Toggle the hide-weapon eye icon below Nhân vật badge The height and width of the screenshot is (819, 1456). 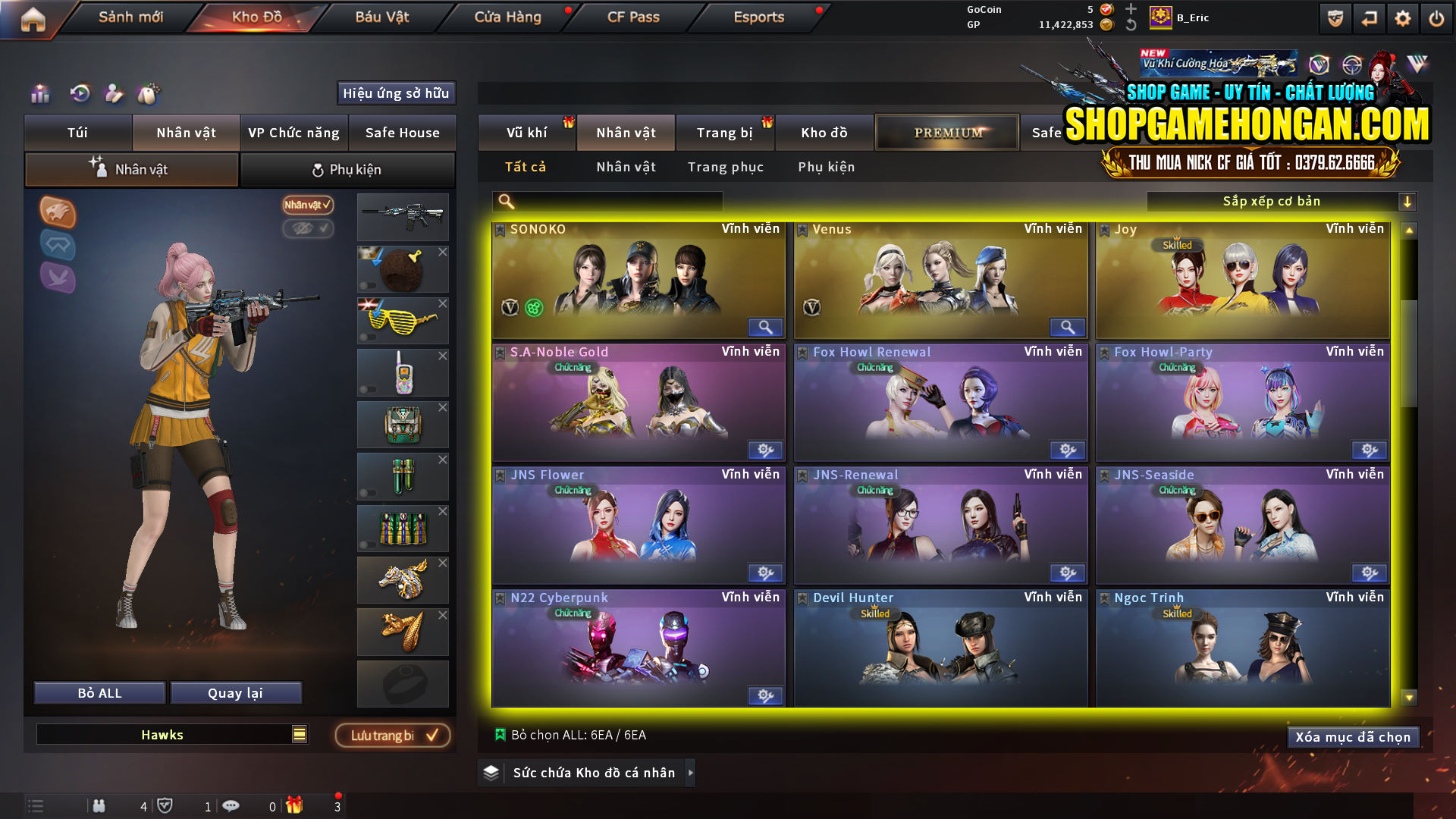[x=308, y=229]
